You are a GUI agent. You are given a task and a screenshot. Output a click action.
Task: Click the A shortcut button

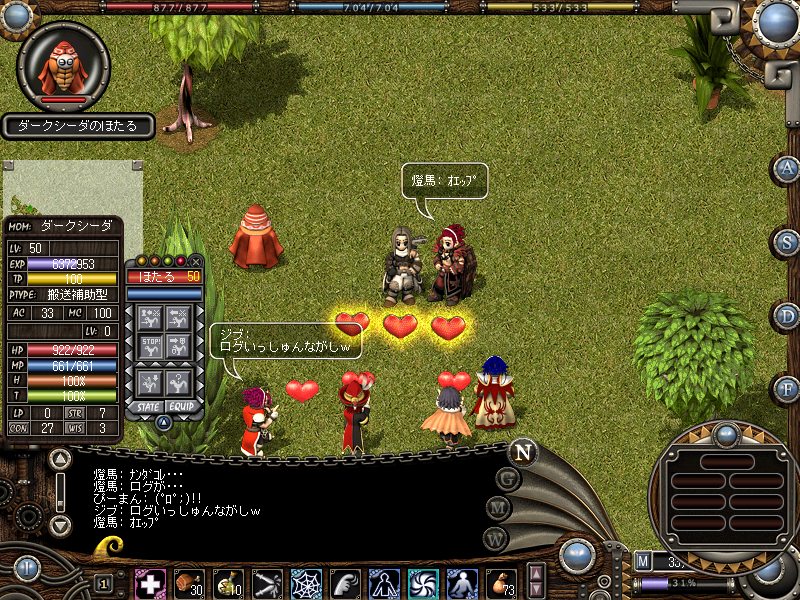click(x=787, y=168)
